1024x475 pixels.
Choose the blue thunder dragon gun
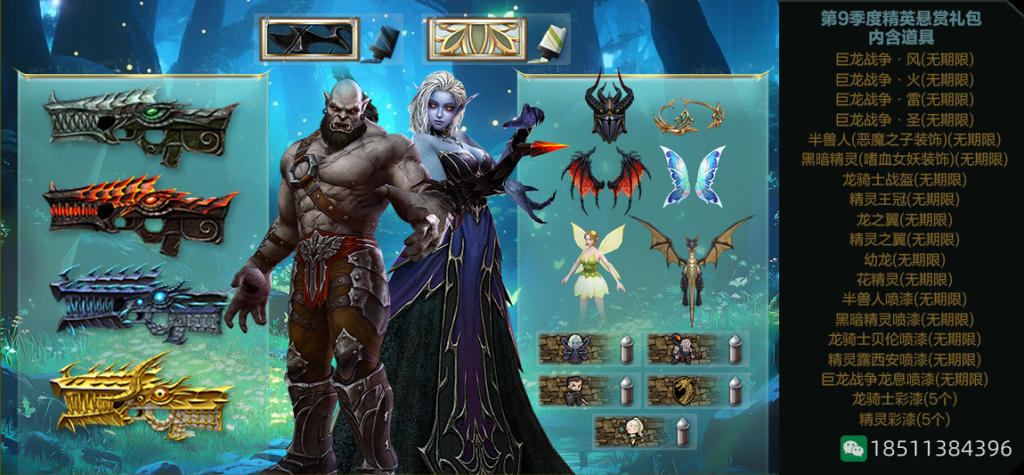tap(140, 302)
